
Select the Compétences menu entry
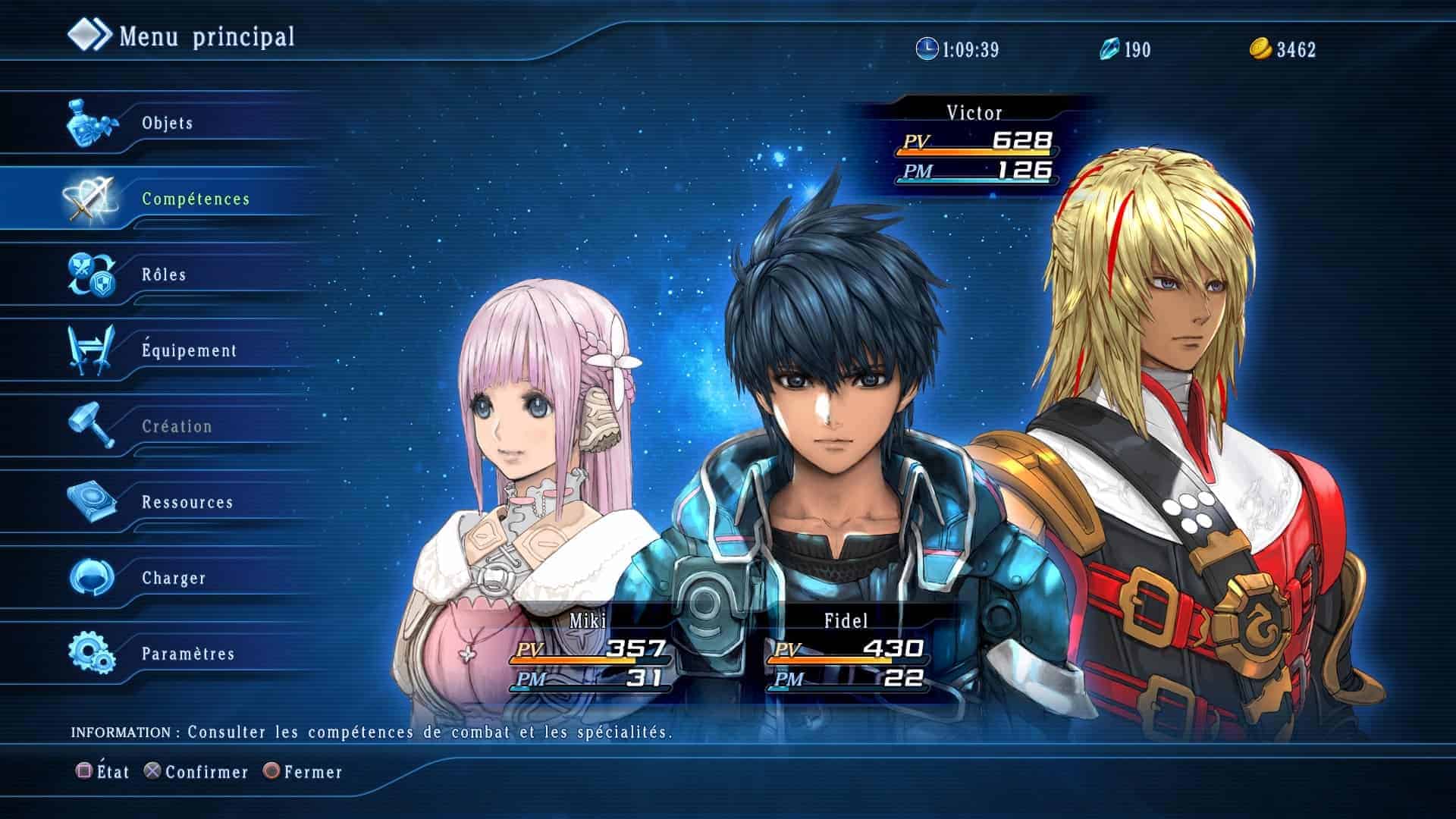196,199
